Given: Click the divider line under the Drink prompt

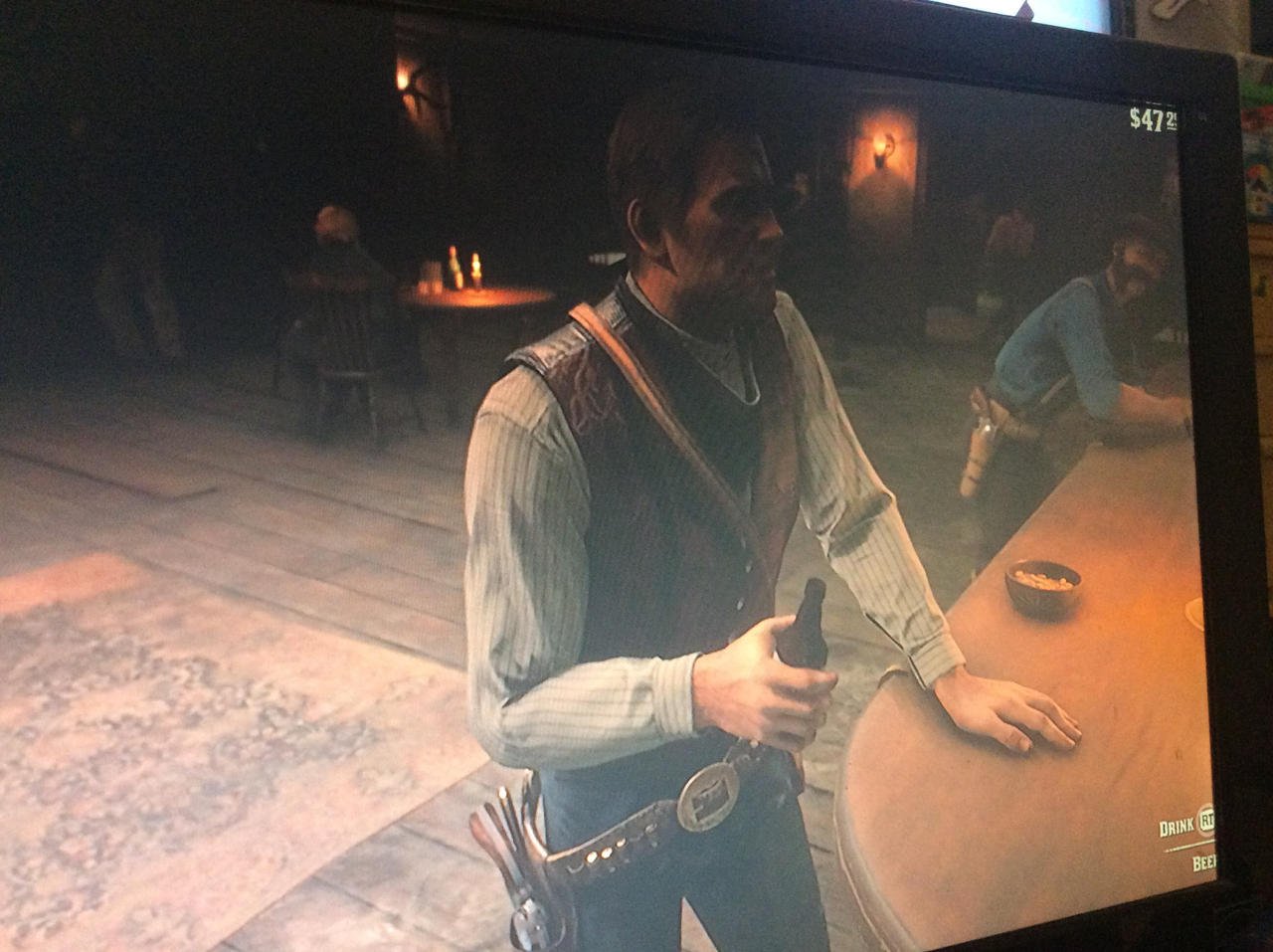Looking at the screenshot, I should [1188, 846].
